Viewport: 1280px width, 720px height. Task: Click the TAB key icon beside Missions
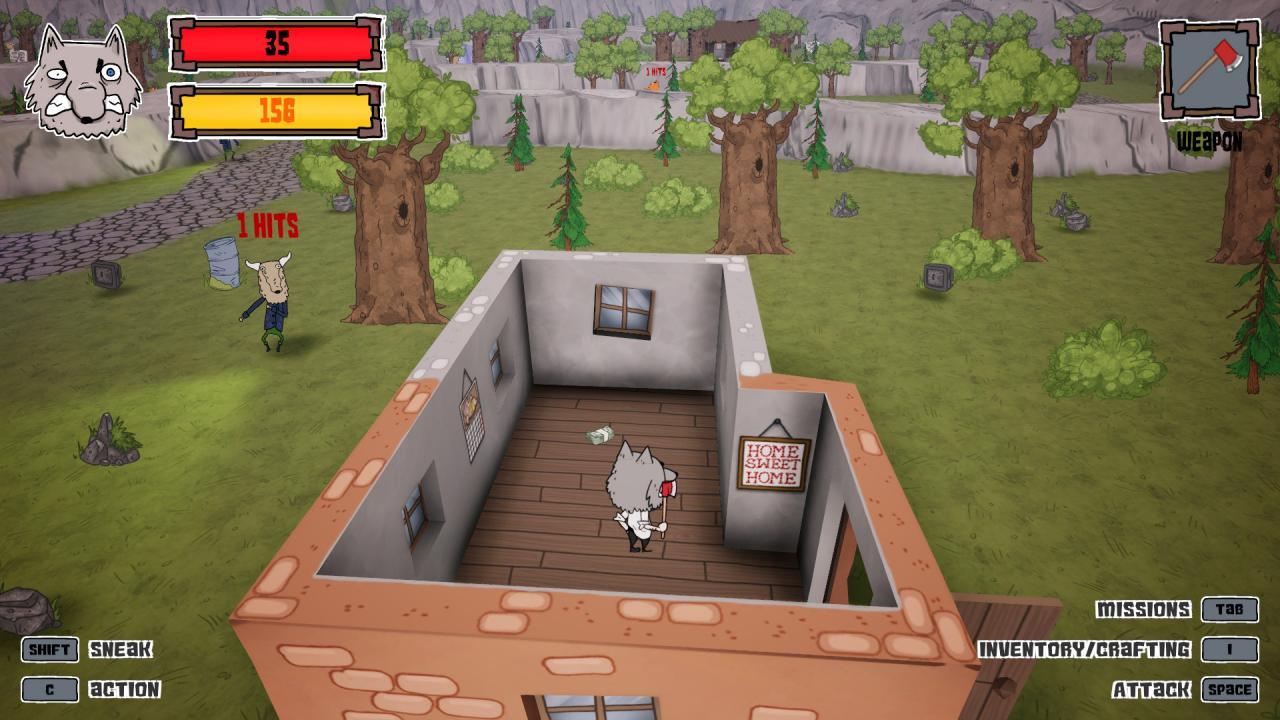click(x=1230, y=607)
